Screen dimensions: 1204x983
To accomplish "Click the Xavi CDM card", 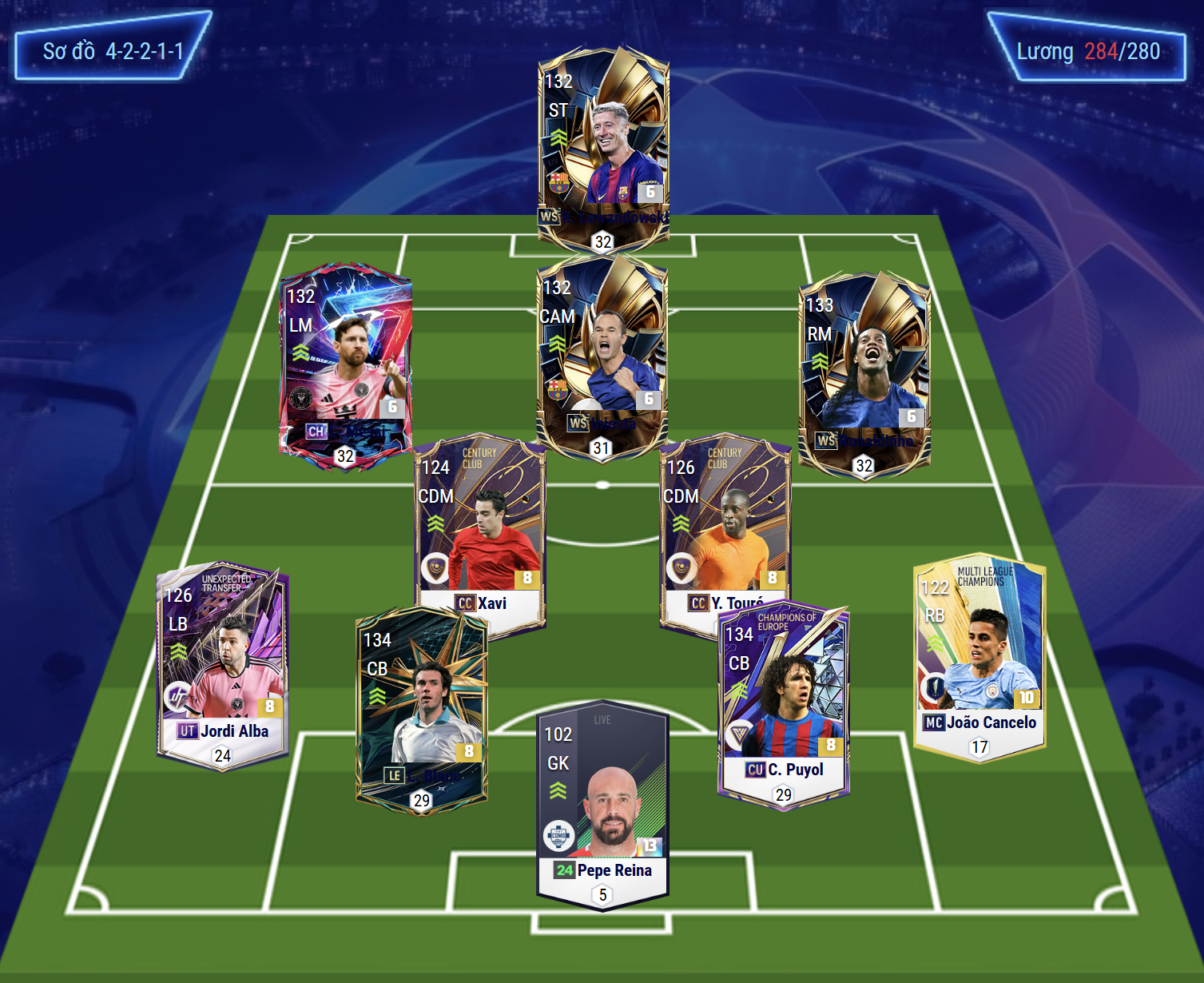I will [479, 527].
